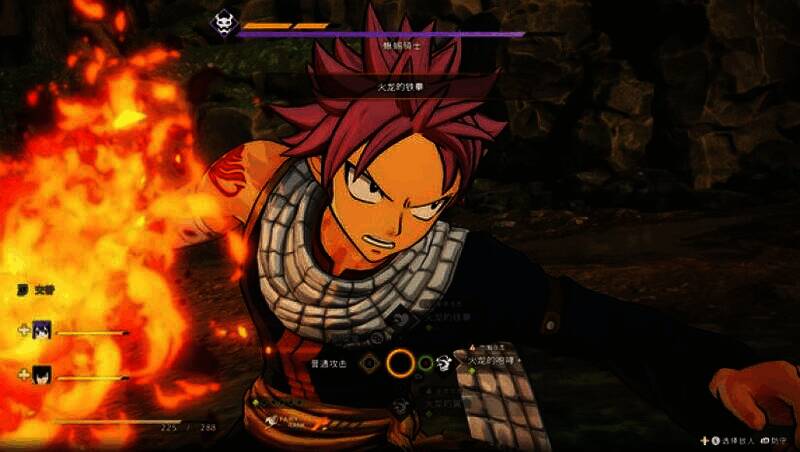This screenshot has width=800, height=452.
Task: Click the orange ring in the skill wheel
Action: [400, 362]
